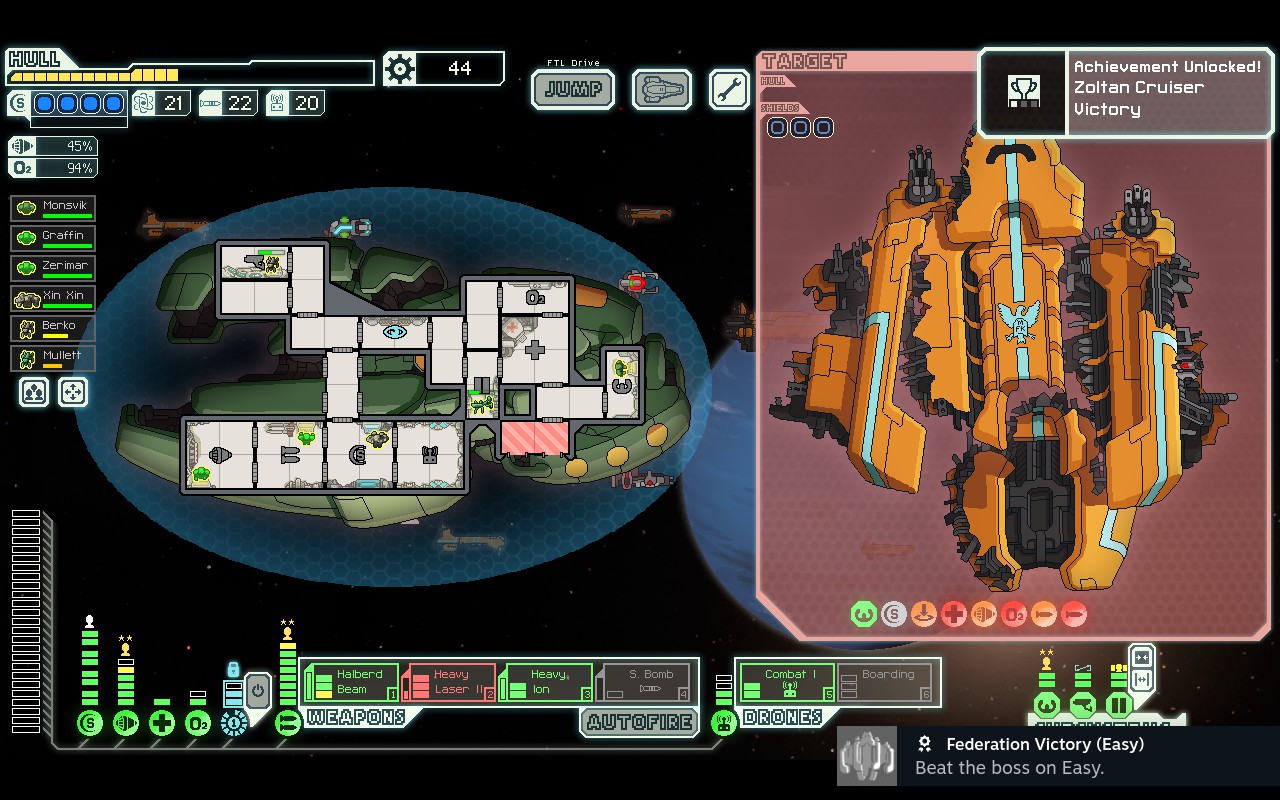The width and height of the screenshot is (1280, 800).
Task: Select crew member Mullett
Action: tap(54, 358)
